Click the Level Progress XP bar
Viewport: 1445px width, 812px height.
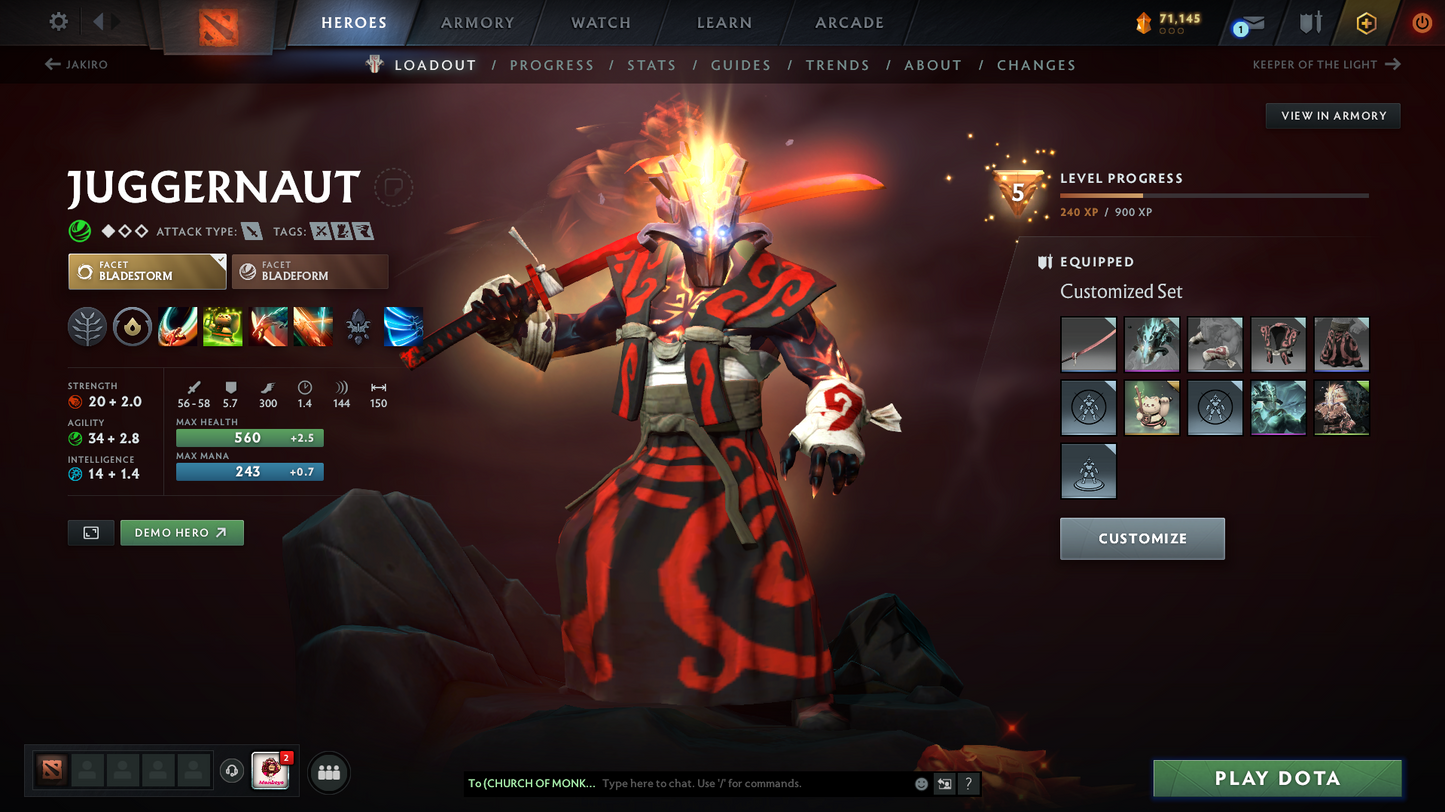(1215, 195)
